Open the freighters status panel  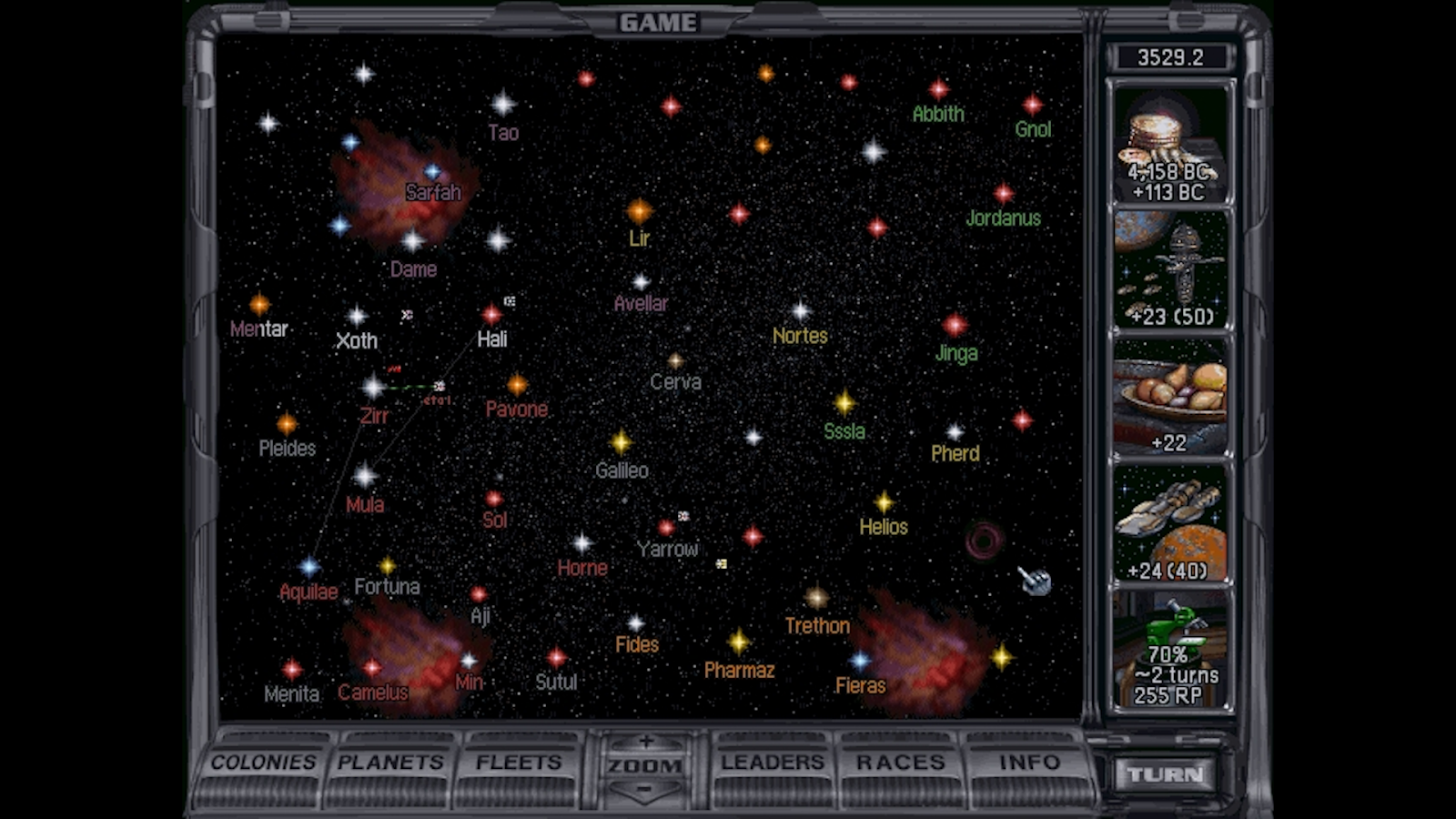pos(1170,525)
